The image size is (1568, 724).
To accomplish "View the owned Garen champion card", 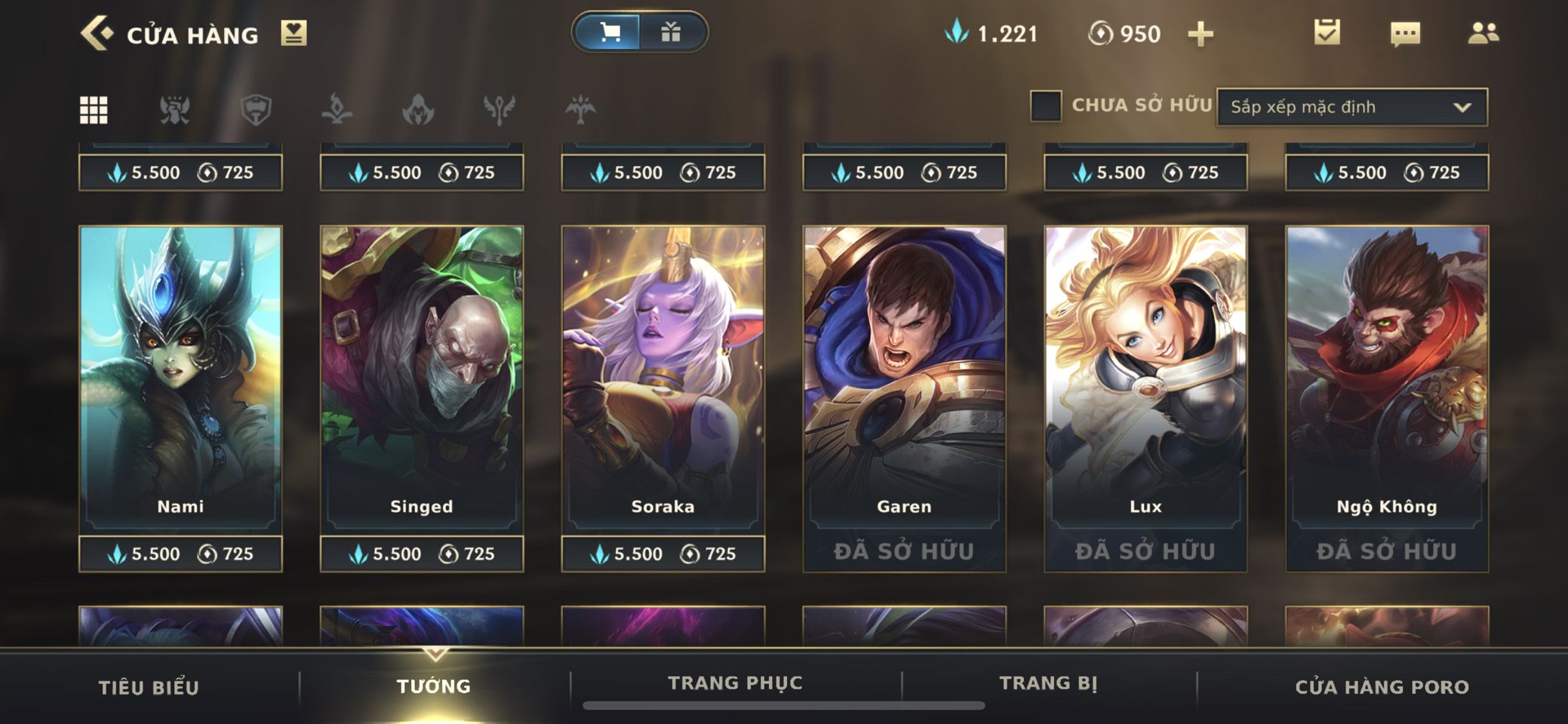I will (x=904, y=377).
